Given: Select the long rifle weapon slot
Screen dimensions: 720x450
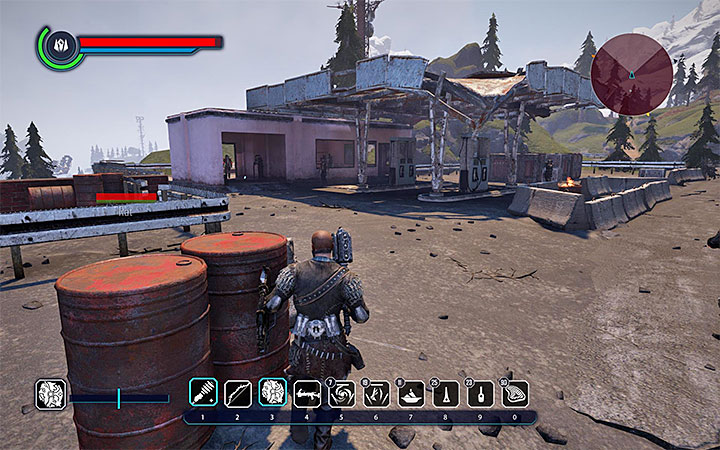Looking at the screenshot, I should 307,392.
